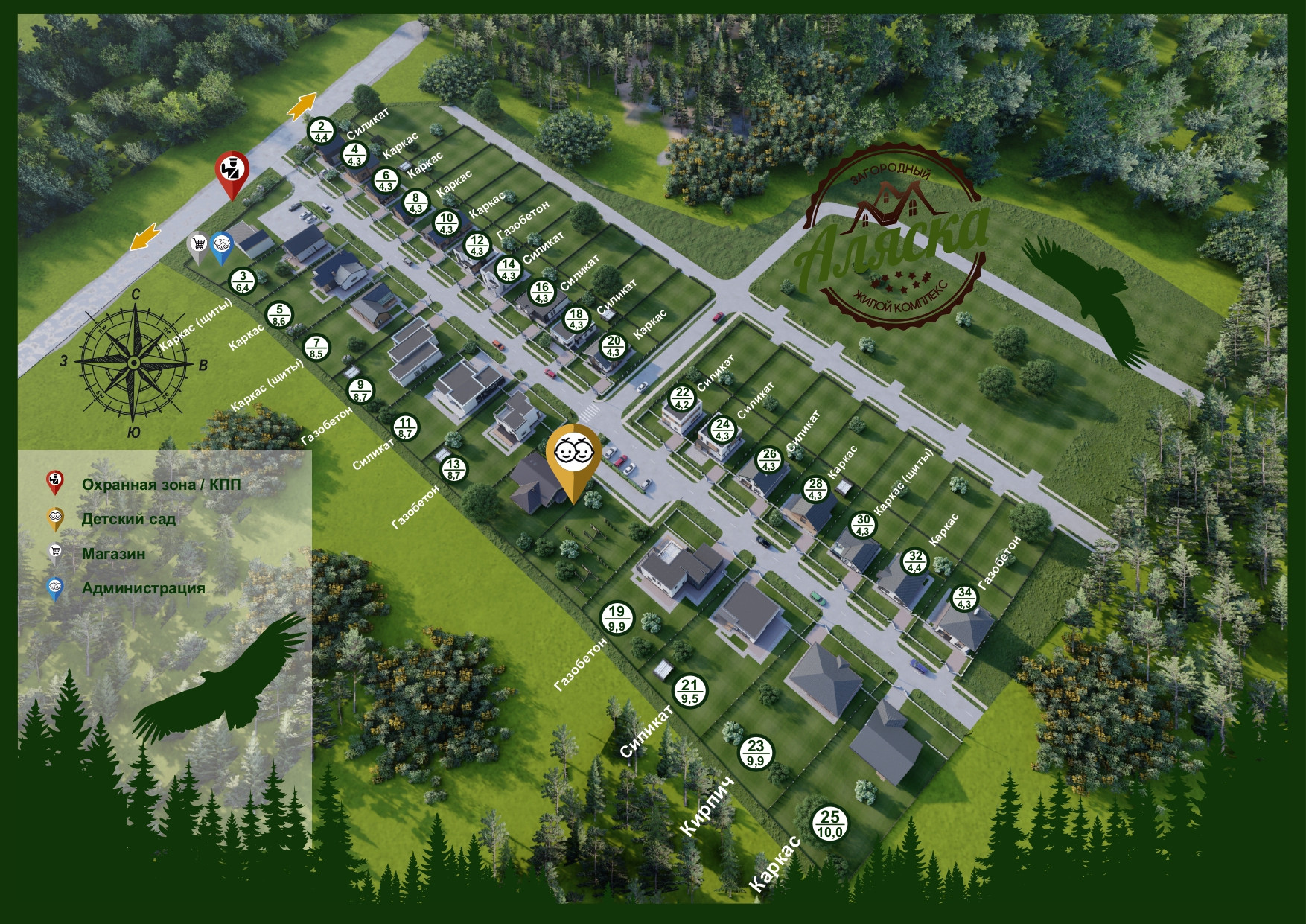1306x924 pixels.
Task: Pick the 'Администрация' legend entry
Action: tap(143, 588)
